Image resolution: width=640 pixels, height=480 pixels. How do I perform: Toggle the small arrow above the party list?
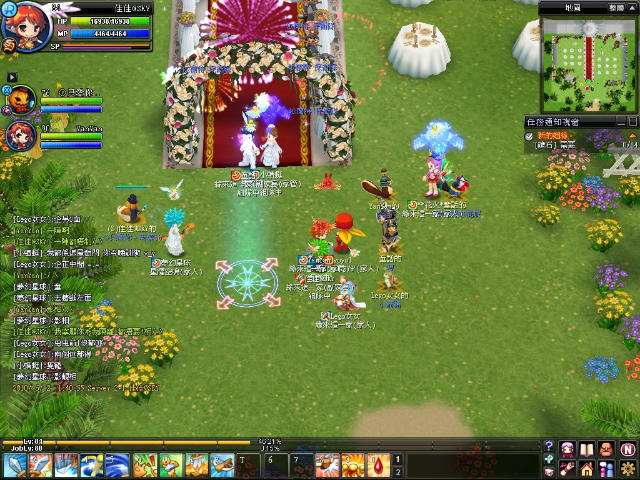[x=11, y=76]
